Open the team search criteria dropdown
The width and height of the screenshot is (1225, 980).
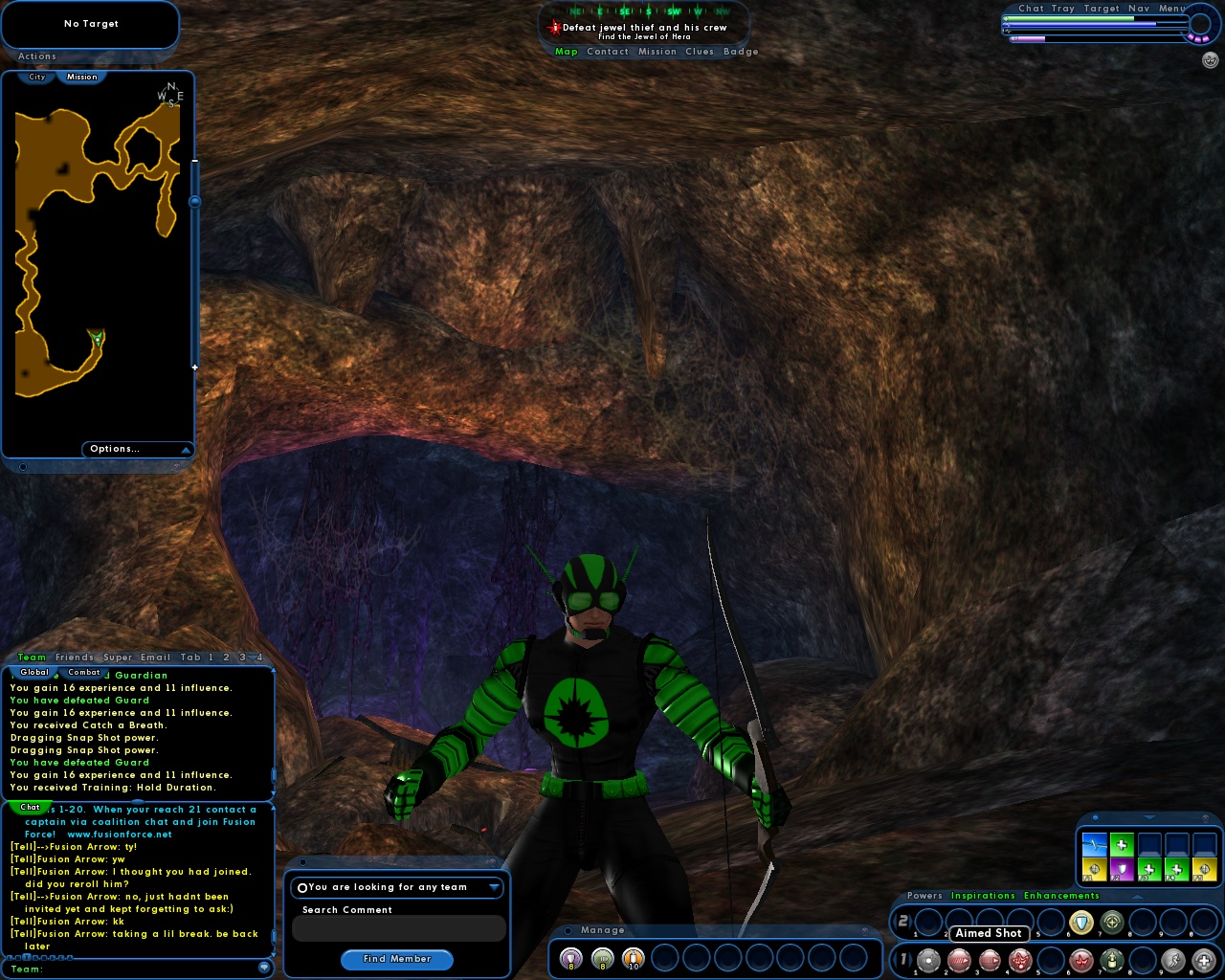pyautogui.click(x=494, y=887)
